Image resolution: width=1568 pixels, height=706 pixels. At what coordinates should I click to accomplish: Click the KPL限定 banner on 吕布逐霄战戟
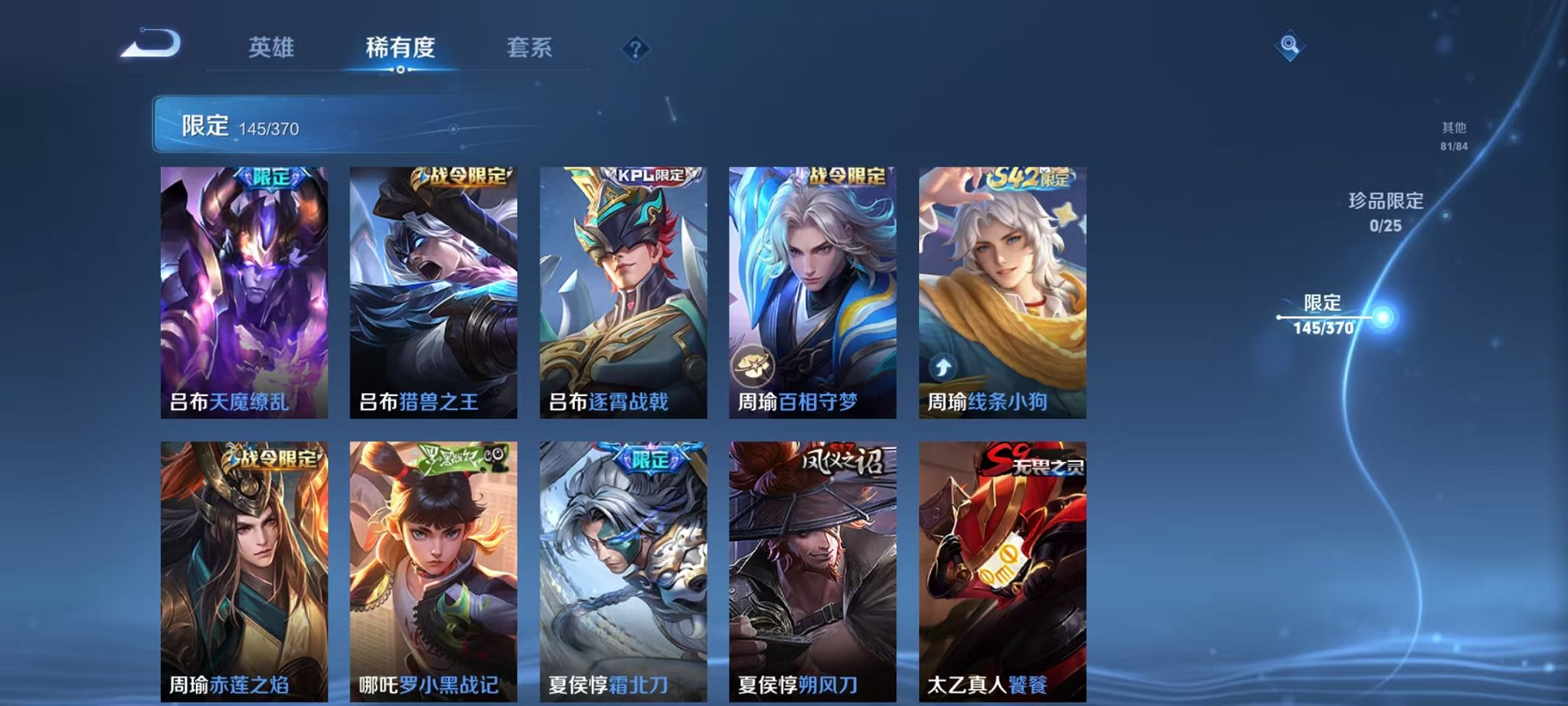point(650,175)
